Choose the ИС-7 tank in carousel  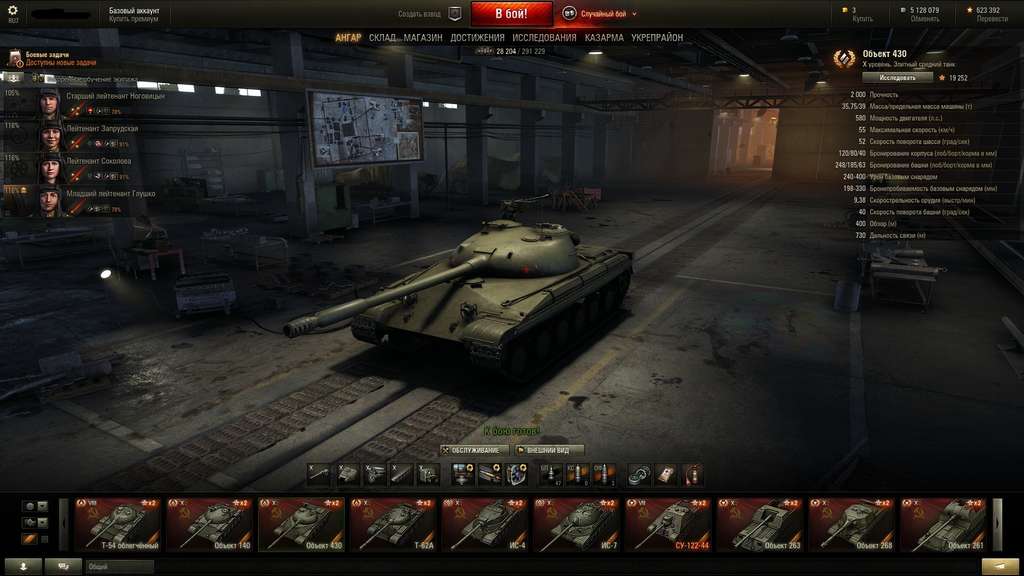pos(575,524)
